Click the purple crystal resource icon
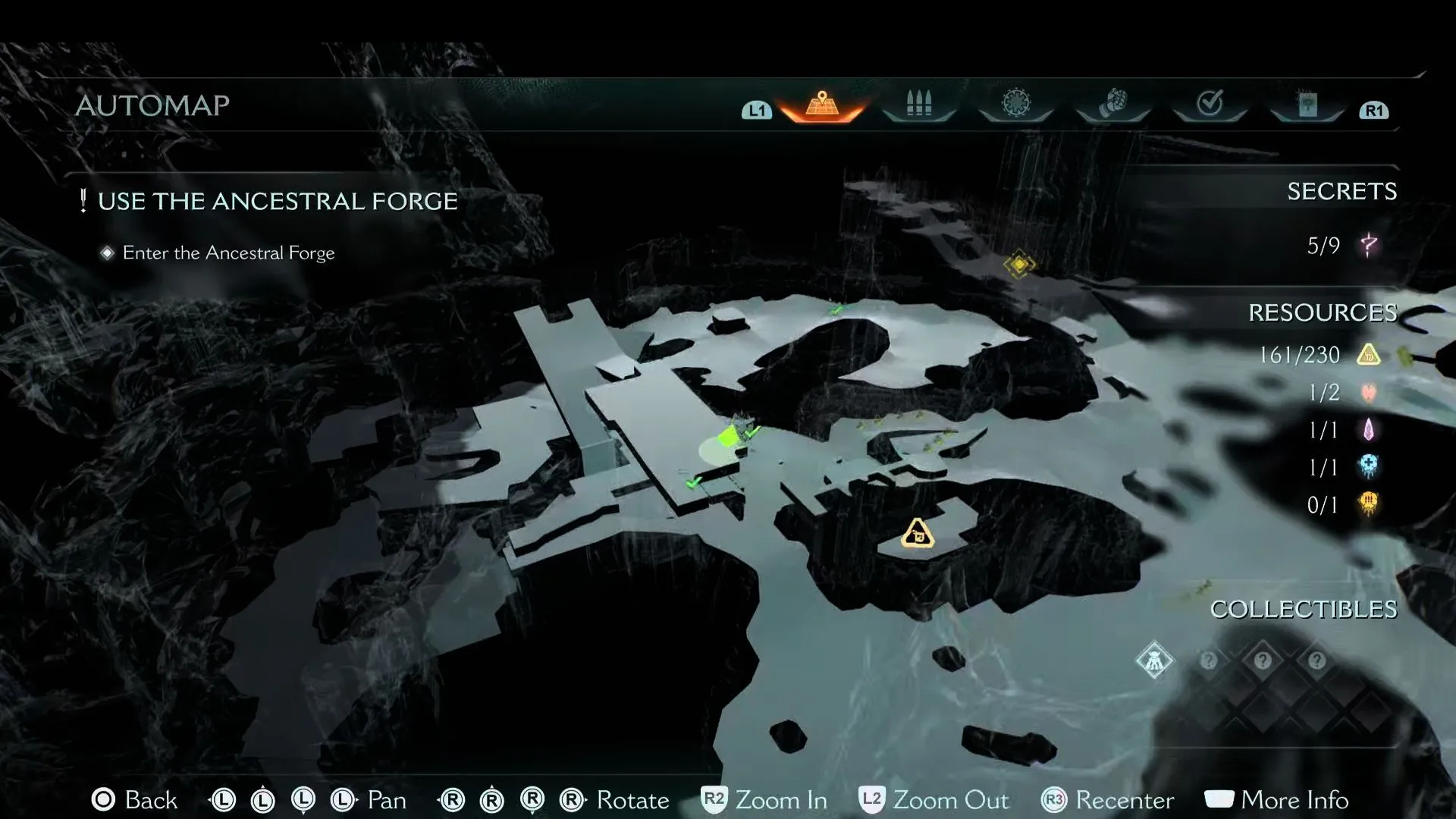This screenshot has height=819, width=1456. pos(1369,430)
